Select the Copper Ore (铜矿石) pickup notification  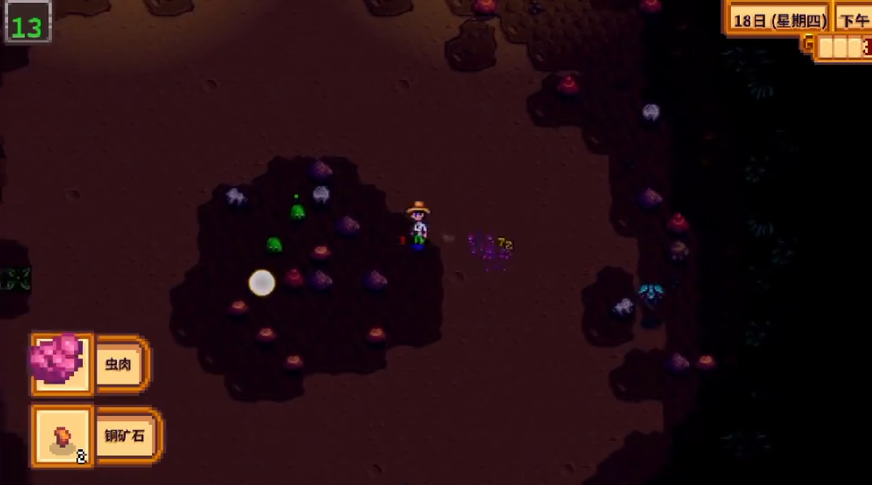coord(96,436)
